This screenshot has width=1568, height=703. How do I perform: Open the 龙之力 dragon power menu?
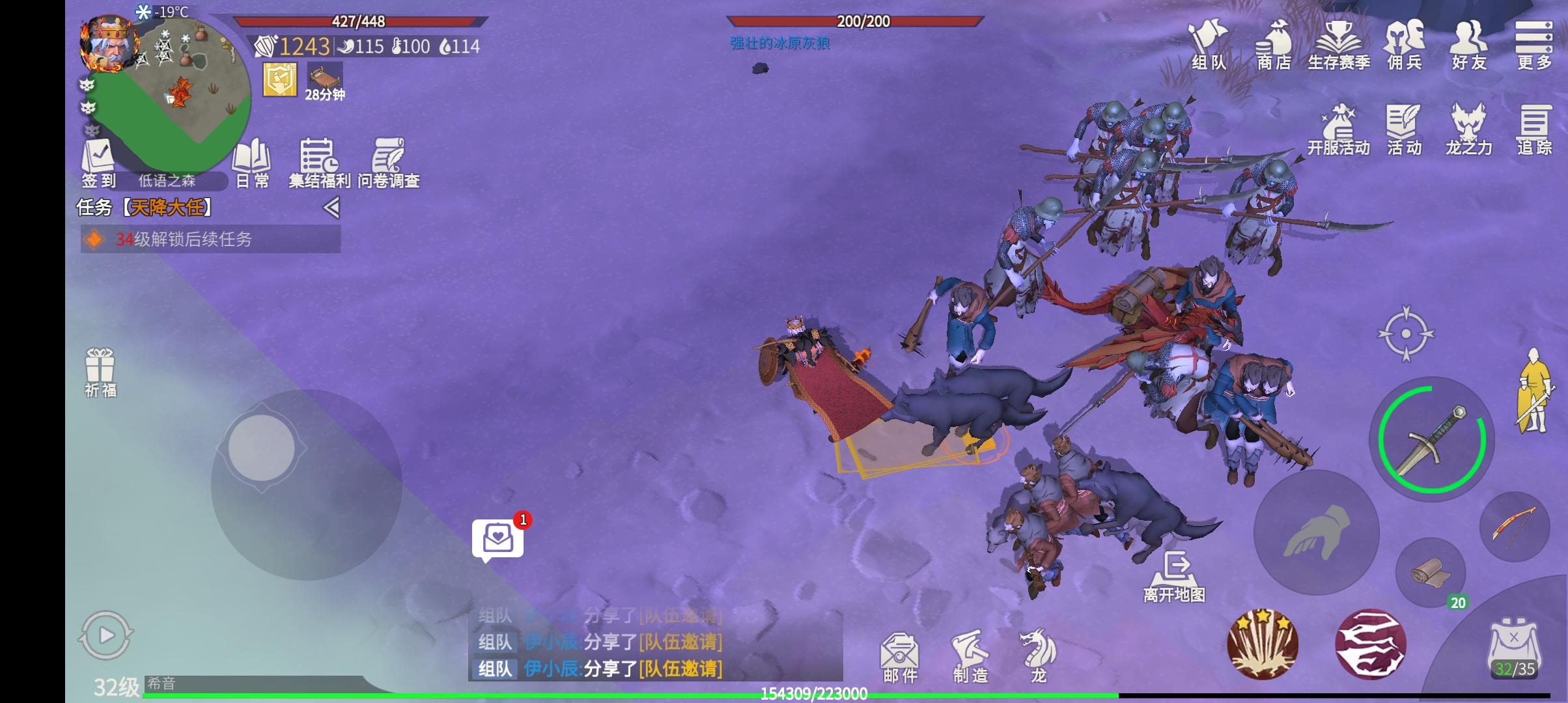(1468, 130)
